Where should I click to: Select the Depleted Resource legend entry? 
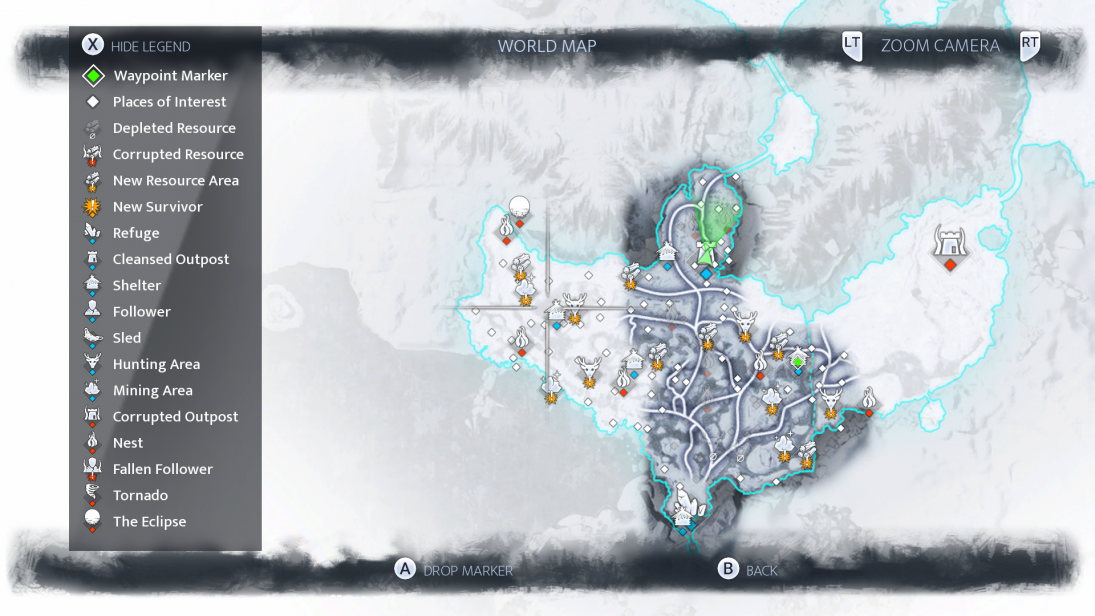pyautogui.click(x=174, y=128)
